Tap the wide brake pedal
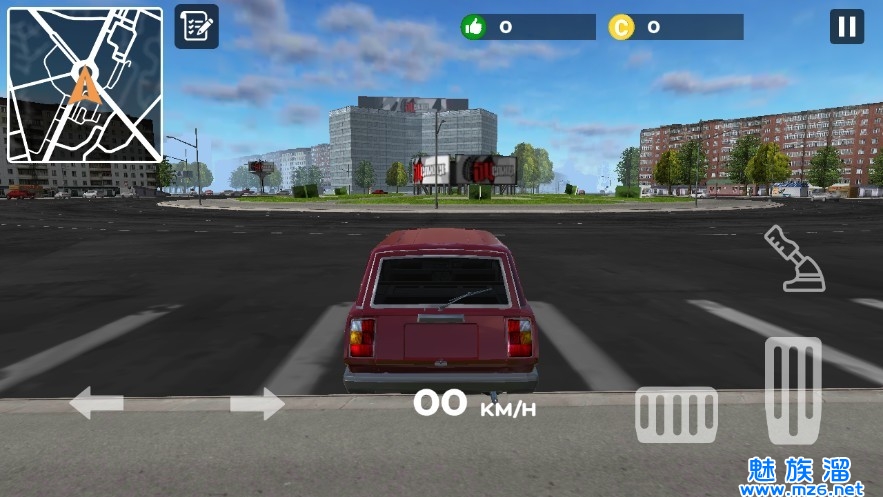 [677, 414]
